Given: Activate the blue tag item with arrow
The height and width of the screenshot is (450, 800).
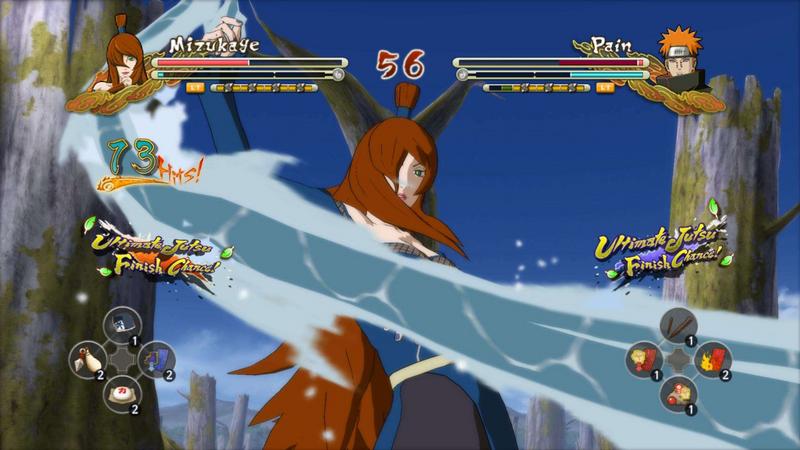Looking at the screenshot, I should pos(155,357).
